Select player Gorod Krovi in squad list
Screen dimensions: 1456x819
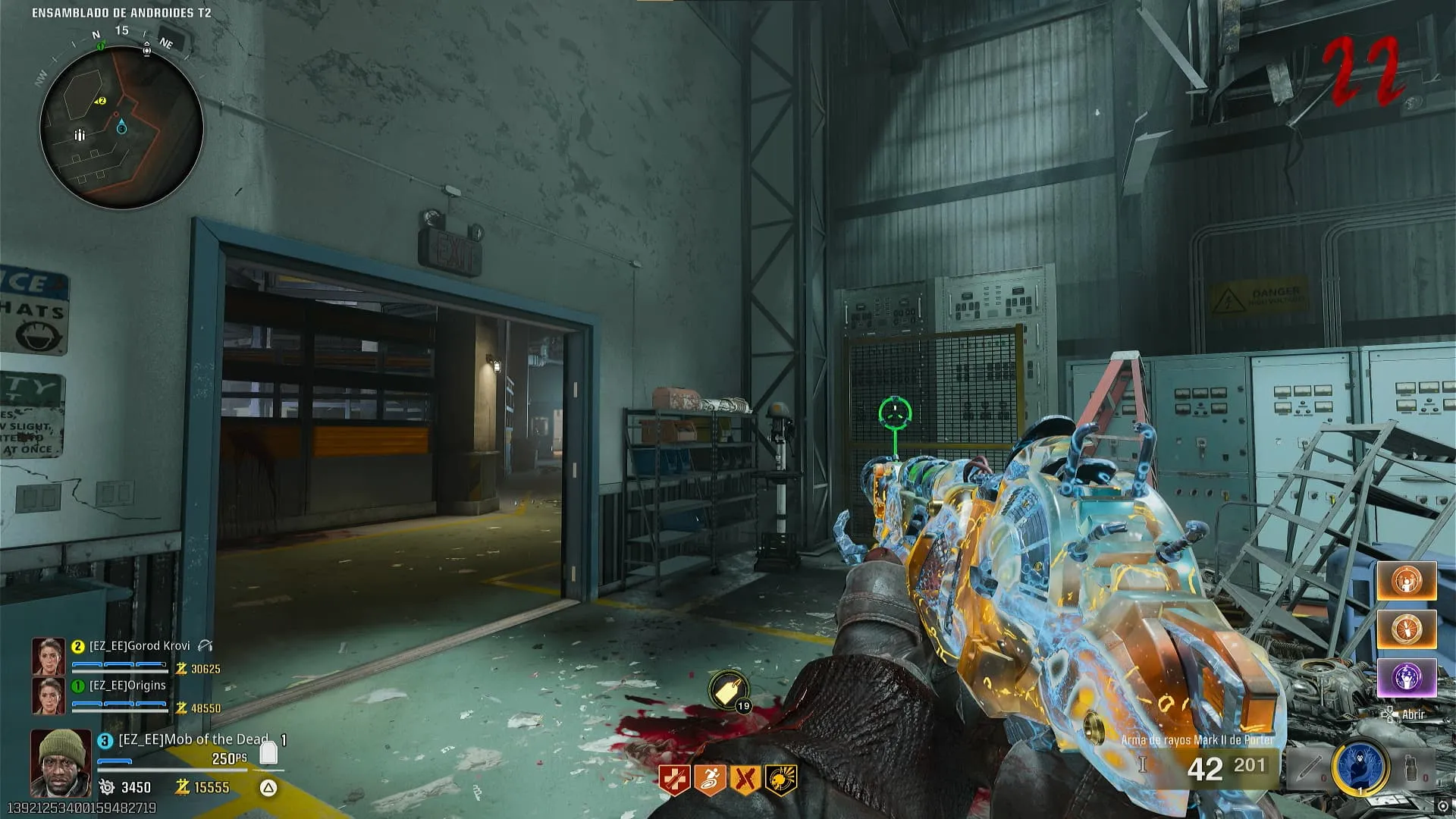pyautogui.click(x=140, y=646)
